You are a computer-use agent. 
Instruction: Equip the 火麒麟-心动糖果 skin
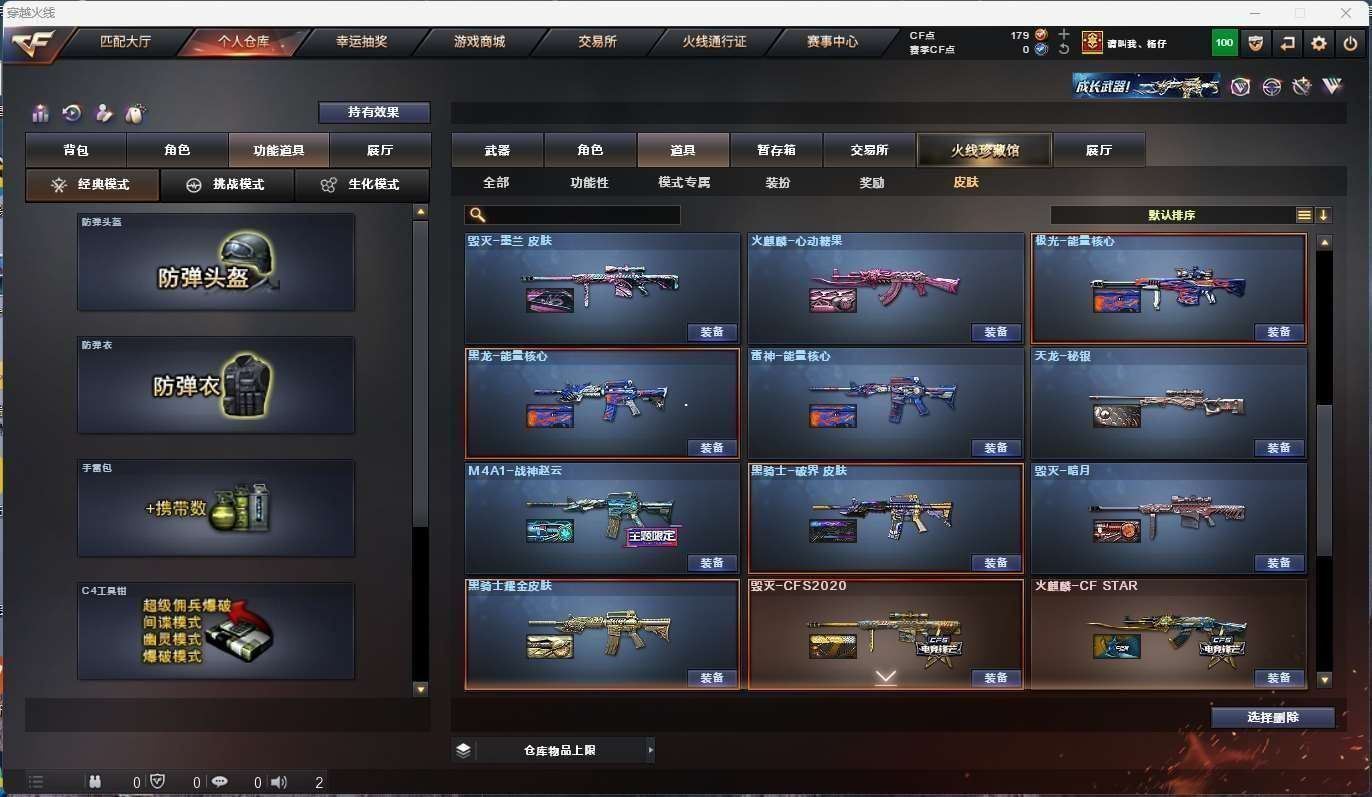(995, 332)
